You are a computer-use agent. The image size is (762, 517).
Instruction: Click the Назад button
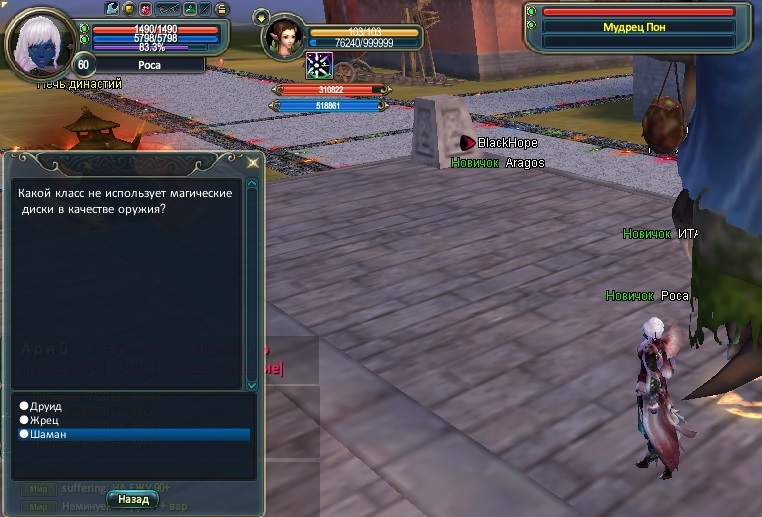pyautogui.click(x=132, y=498)
